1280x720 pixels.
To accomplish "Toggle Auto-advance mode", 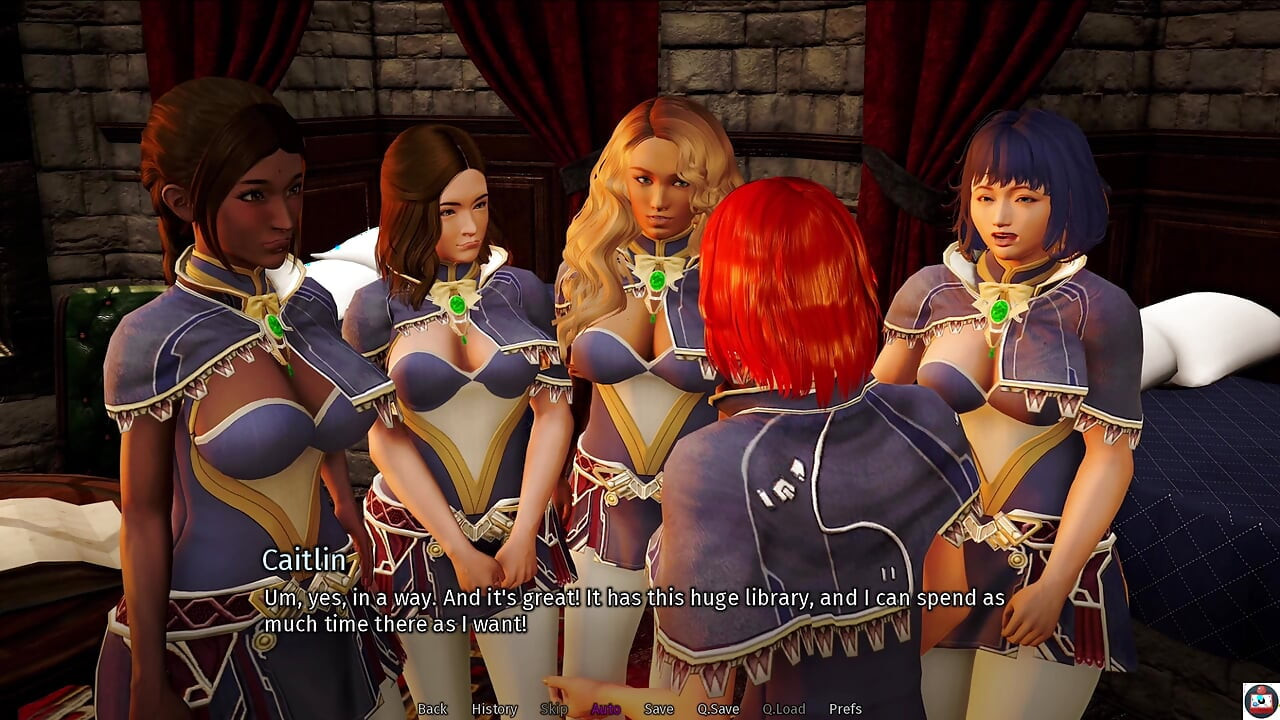I will (605, 709).
